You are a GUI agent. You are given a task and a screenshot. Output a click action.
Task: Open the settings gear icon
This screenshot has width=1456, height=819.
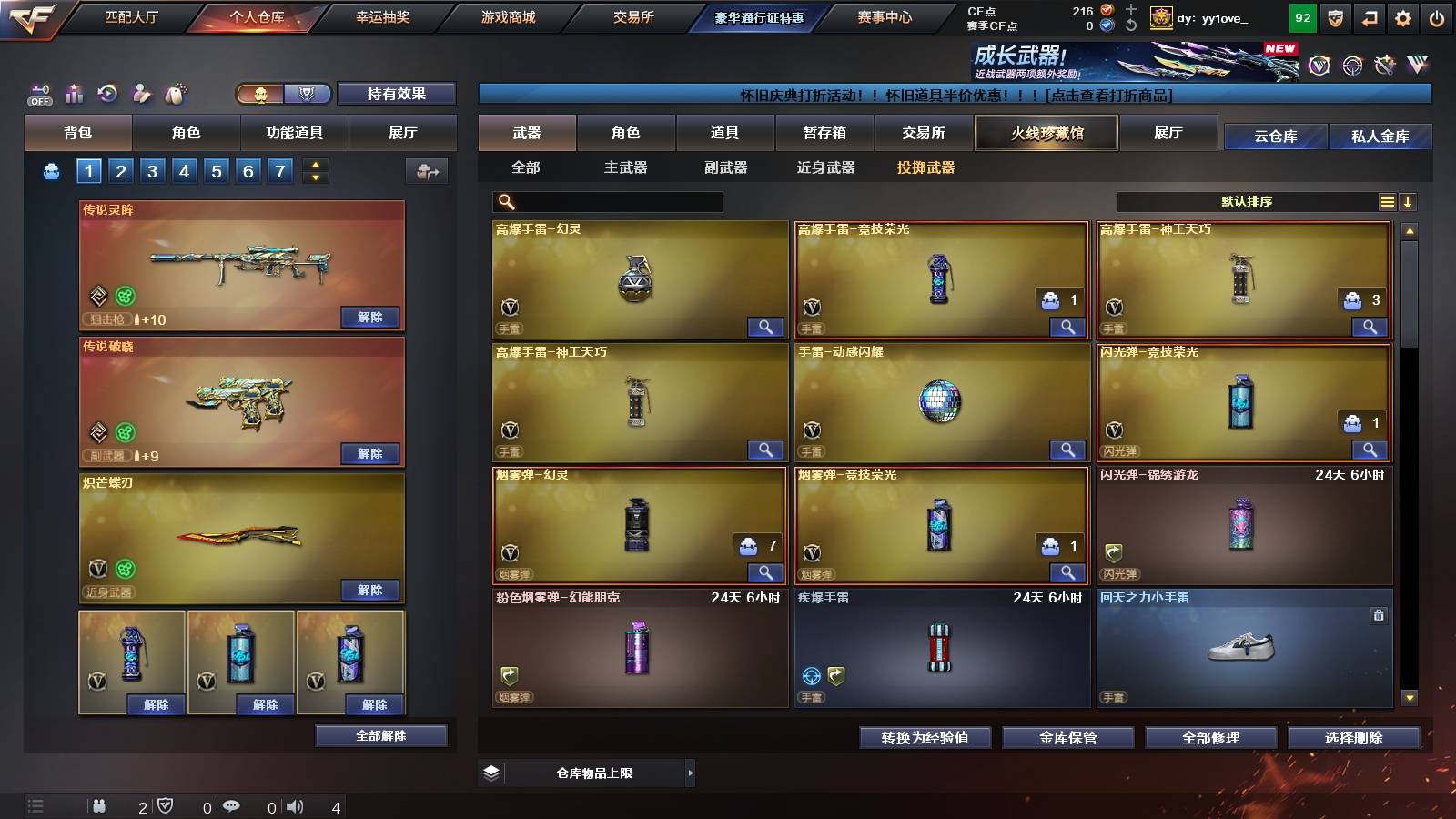(x=1404, y=16)
